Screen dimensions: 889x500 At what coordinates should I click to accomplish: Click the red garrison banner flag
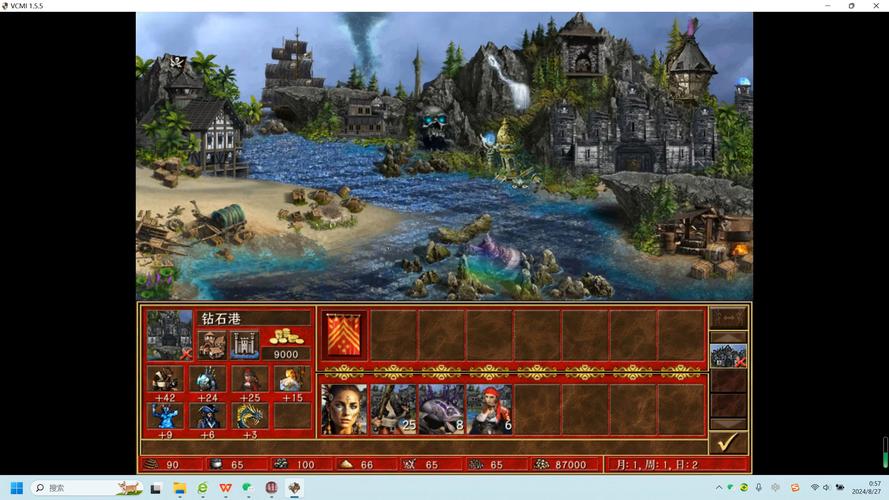(x=344, y=334)
